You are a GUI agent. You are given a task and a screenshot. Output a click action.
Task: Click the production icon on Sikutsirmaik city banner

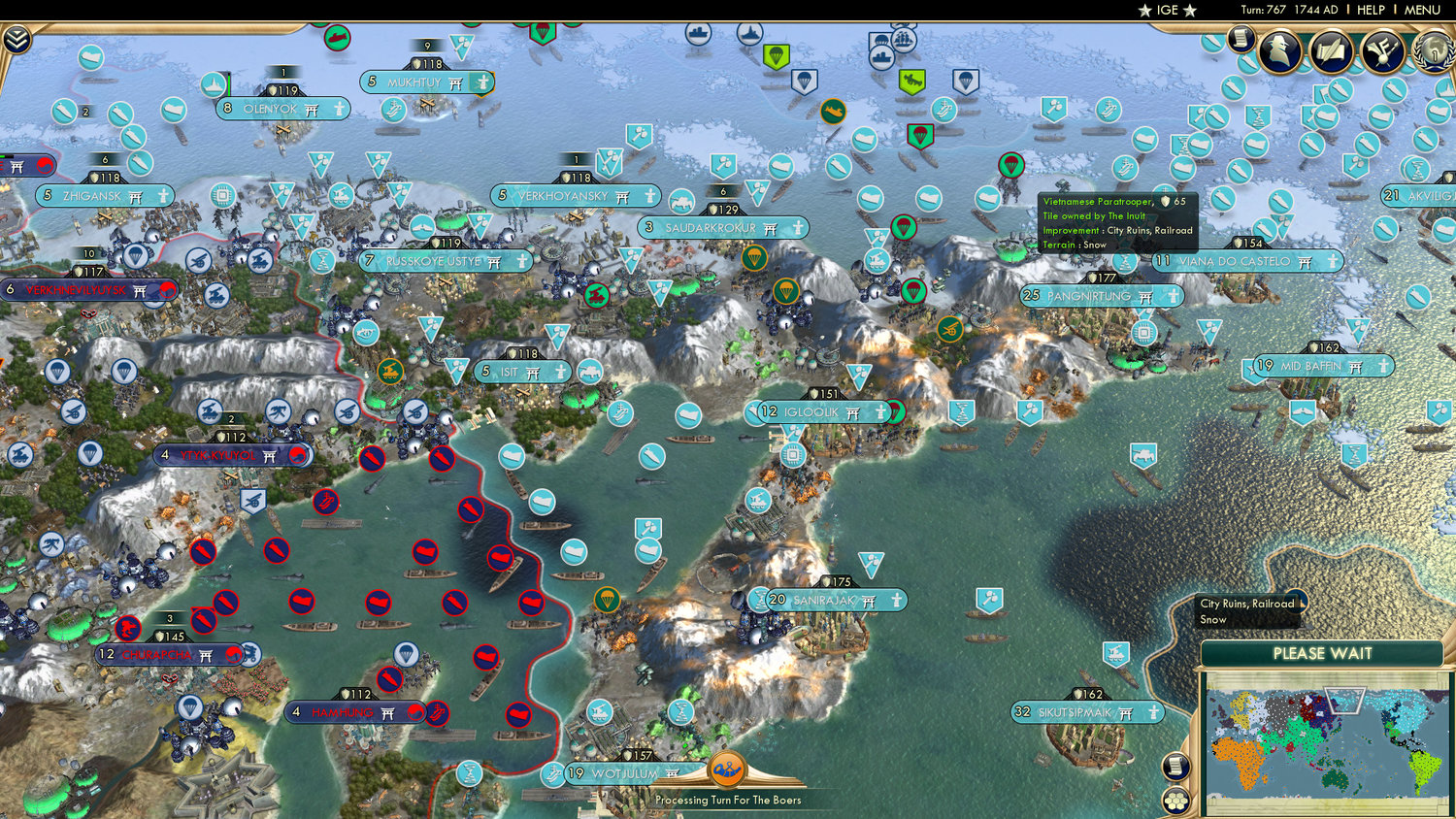click(1151, 713)
